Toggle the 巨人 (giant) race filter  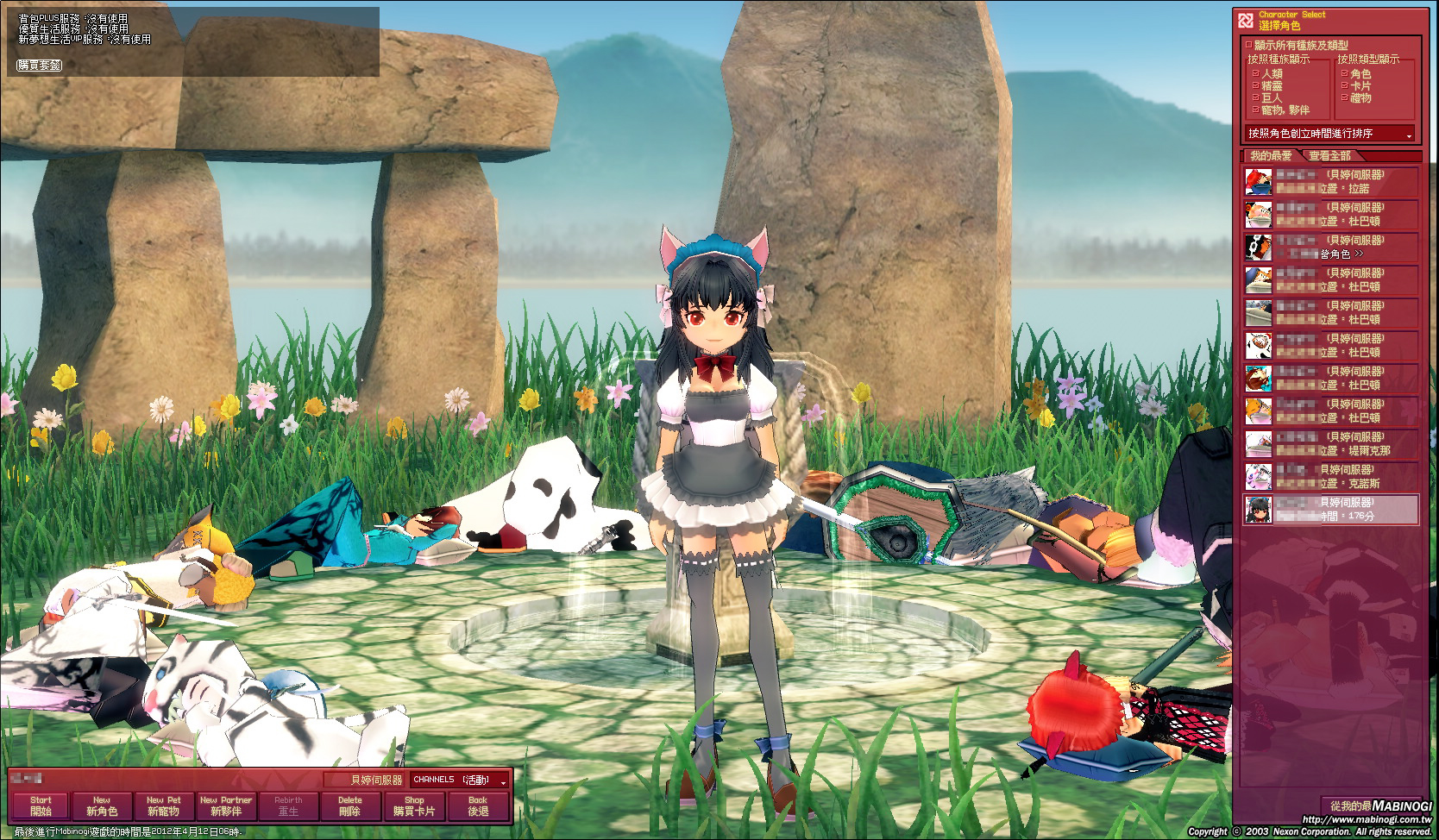[1256, 98]
